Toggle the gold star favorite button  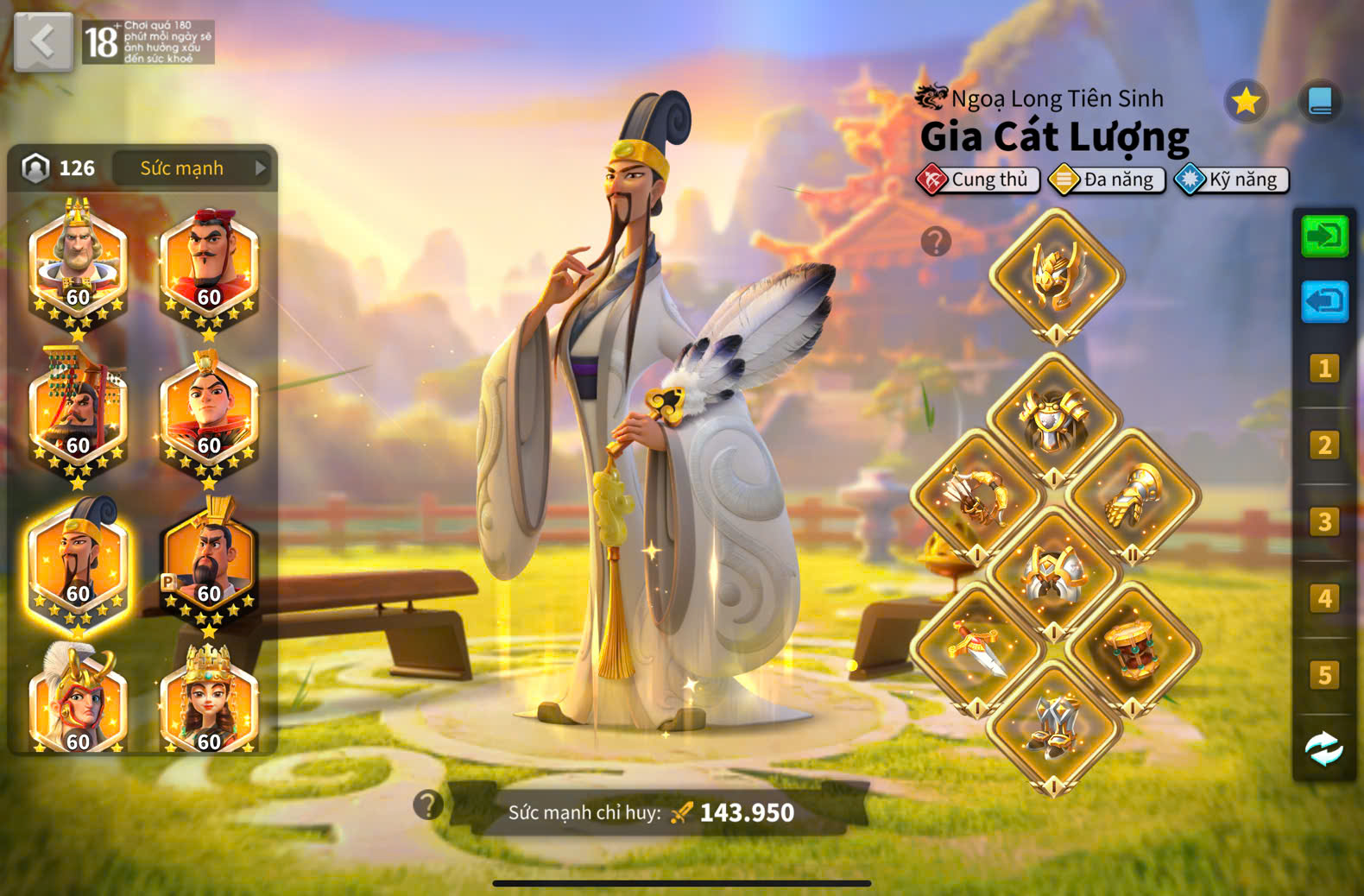click(x=1246, y=102)
